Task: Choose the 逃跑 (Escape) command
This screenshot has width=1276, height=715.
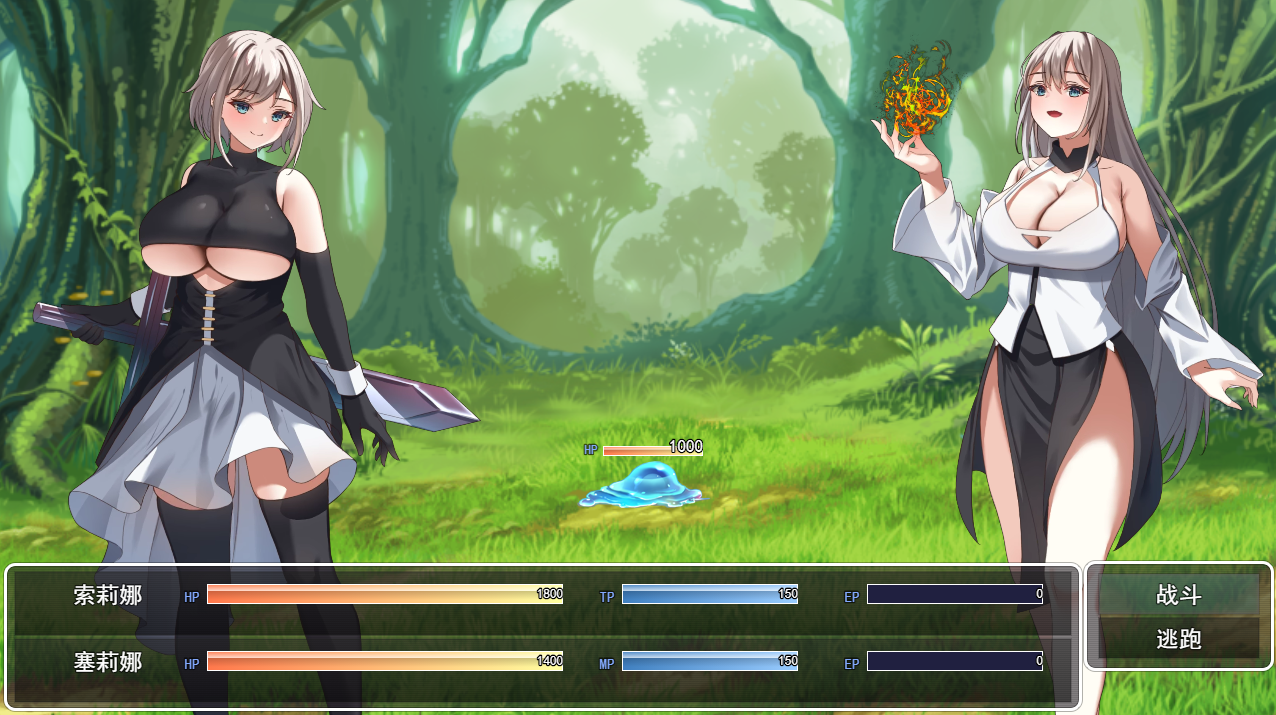Action: click(1178, 639)
